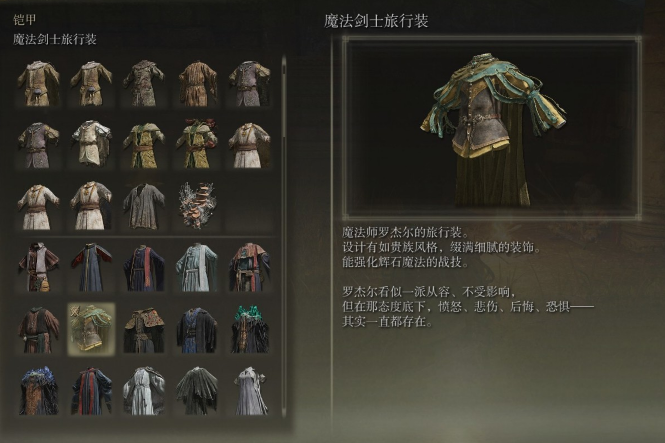Choose the navy robe with red sash
This screenshot has width=665, height=443.
pos(144,267)
